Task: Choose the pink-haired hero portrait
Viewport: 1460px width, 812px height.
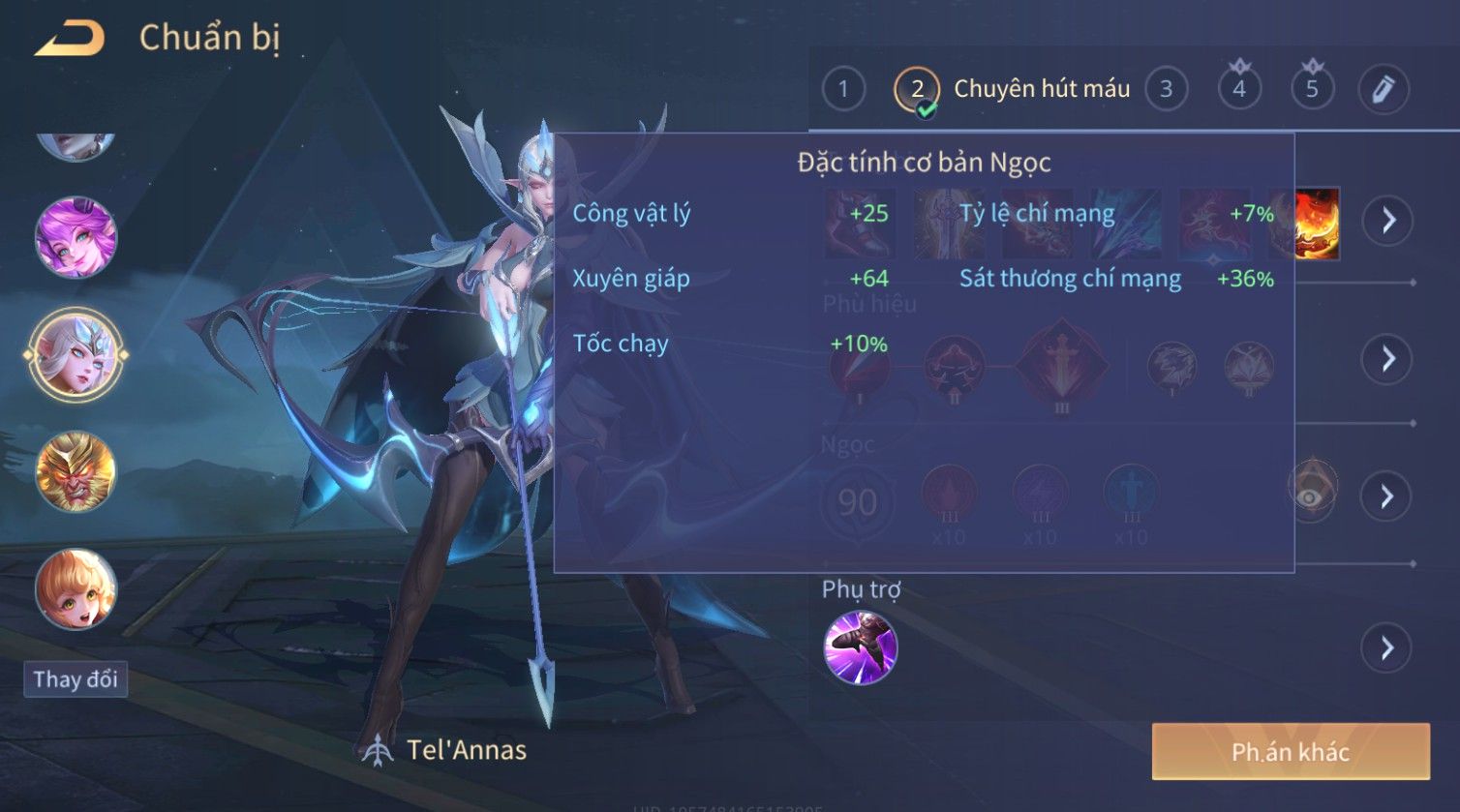Action: [76, 237]
